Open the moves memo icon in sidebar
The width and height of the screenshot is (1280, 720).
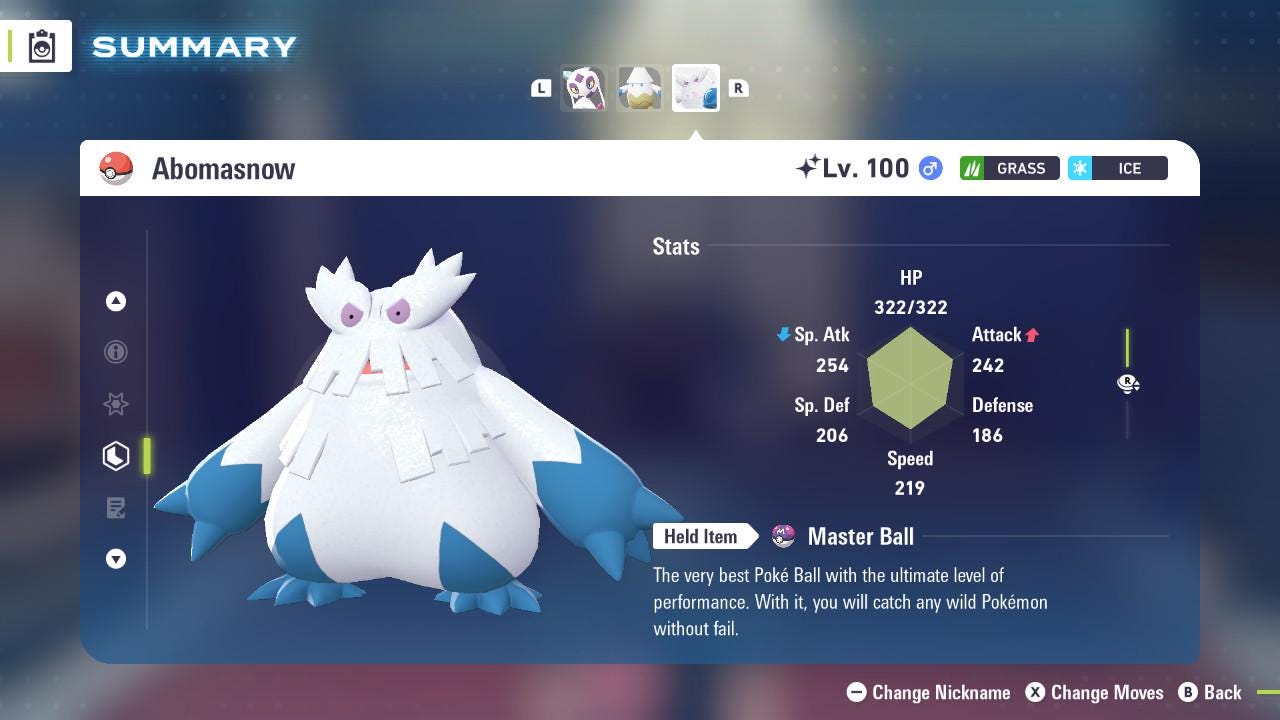pos(116,508)
